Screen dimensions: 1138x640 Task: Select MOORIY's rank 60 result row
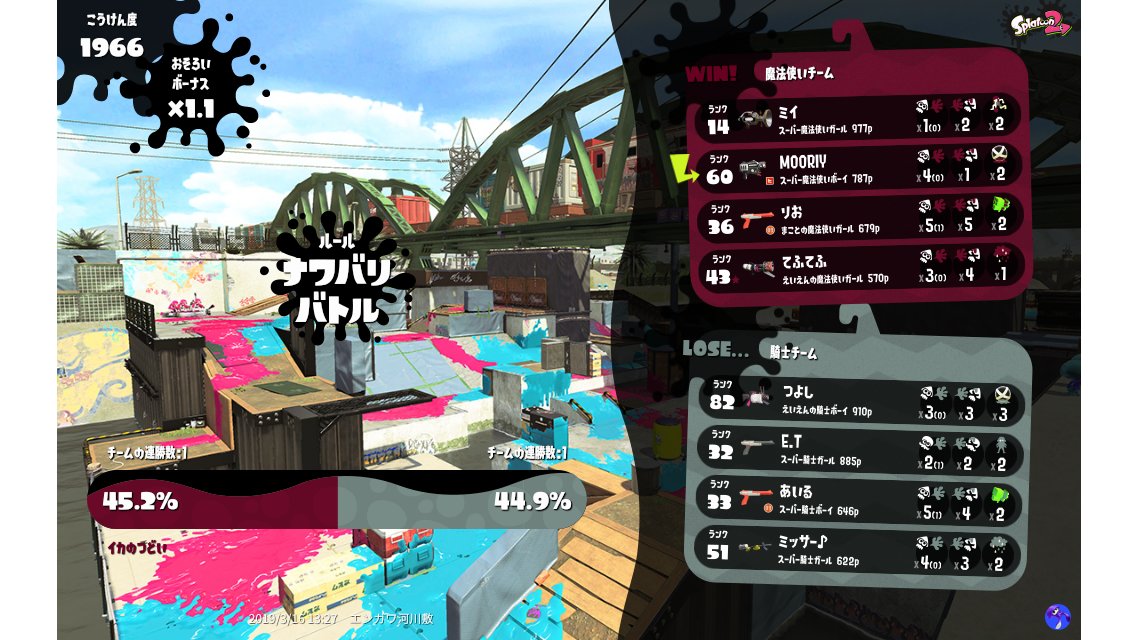pos(860,169)
